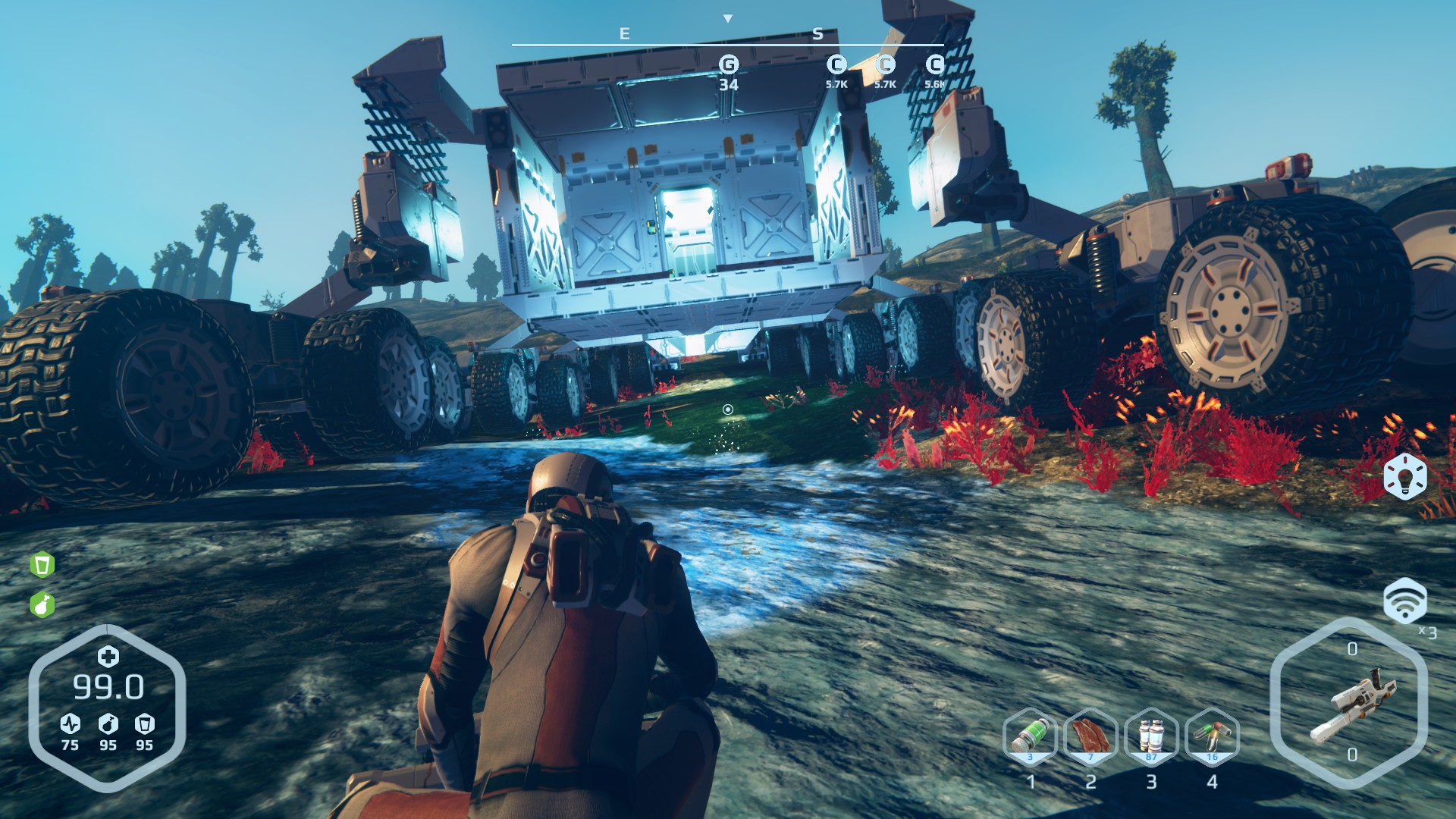Click the green hydration status icon
This screenshot has height=819, width=1456.
tap(43, 564)
